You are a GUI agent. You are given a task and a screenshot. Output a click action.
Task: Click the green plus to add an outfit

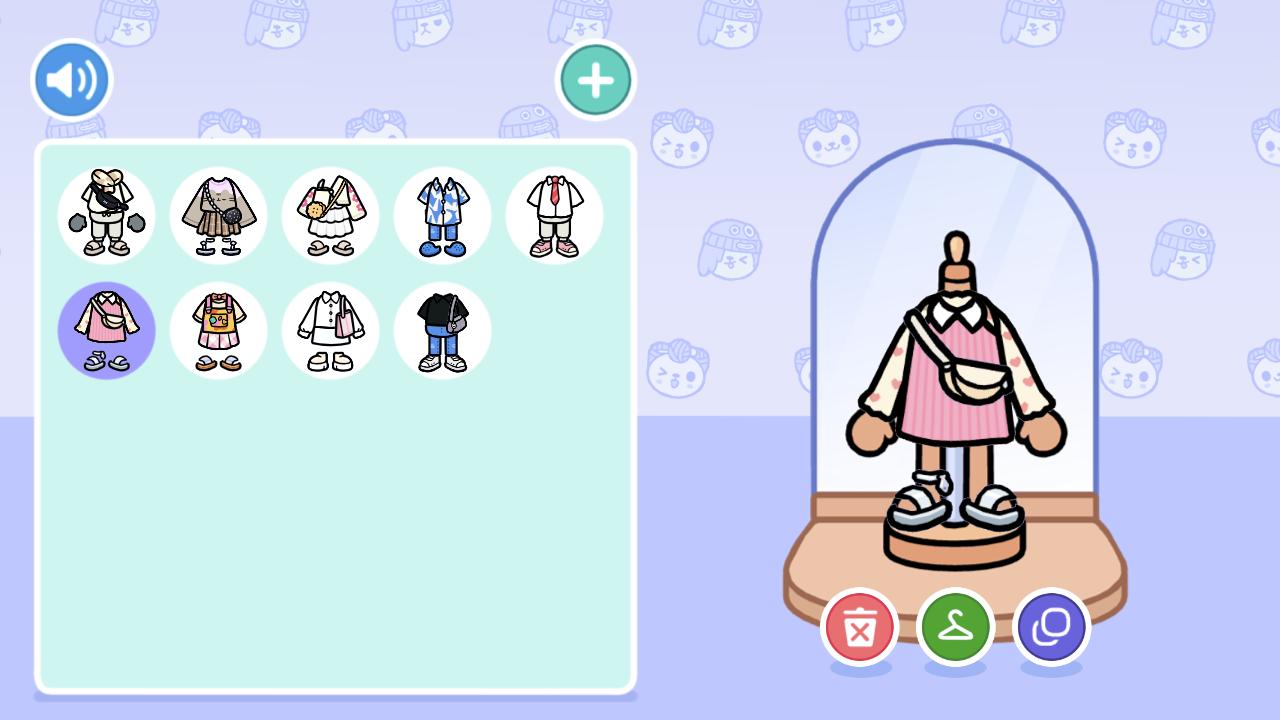(x=595, y=79)
